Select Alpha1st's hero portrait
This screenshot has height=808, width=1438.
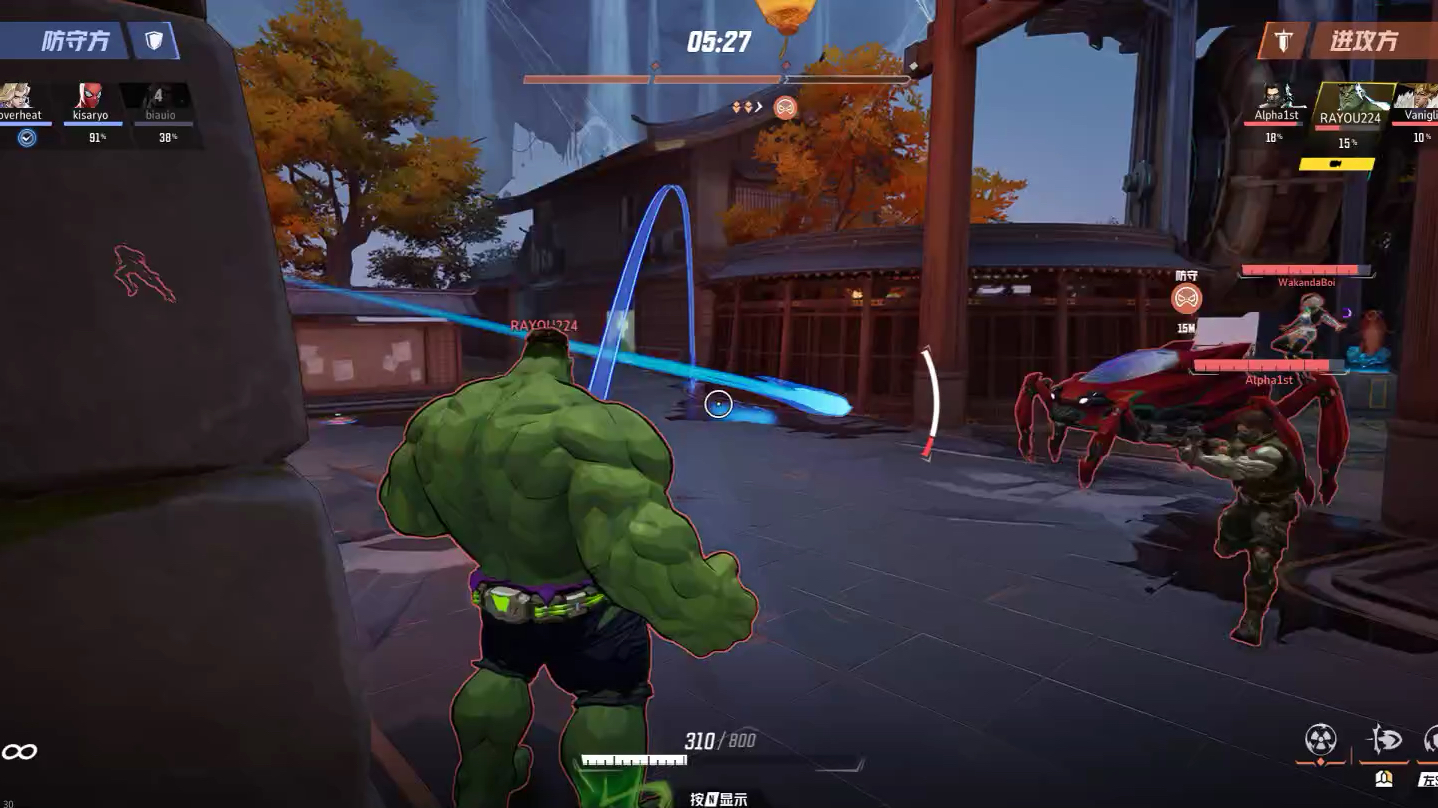coord(1276,97)
